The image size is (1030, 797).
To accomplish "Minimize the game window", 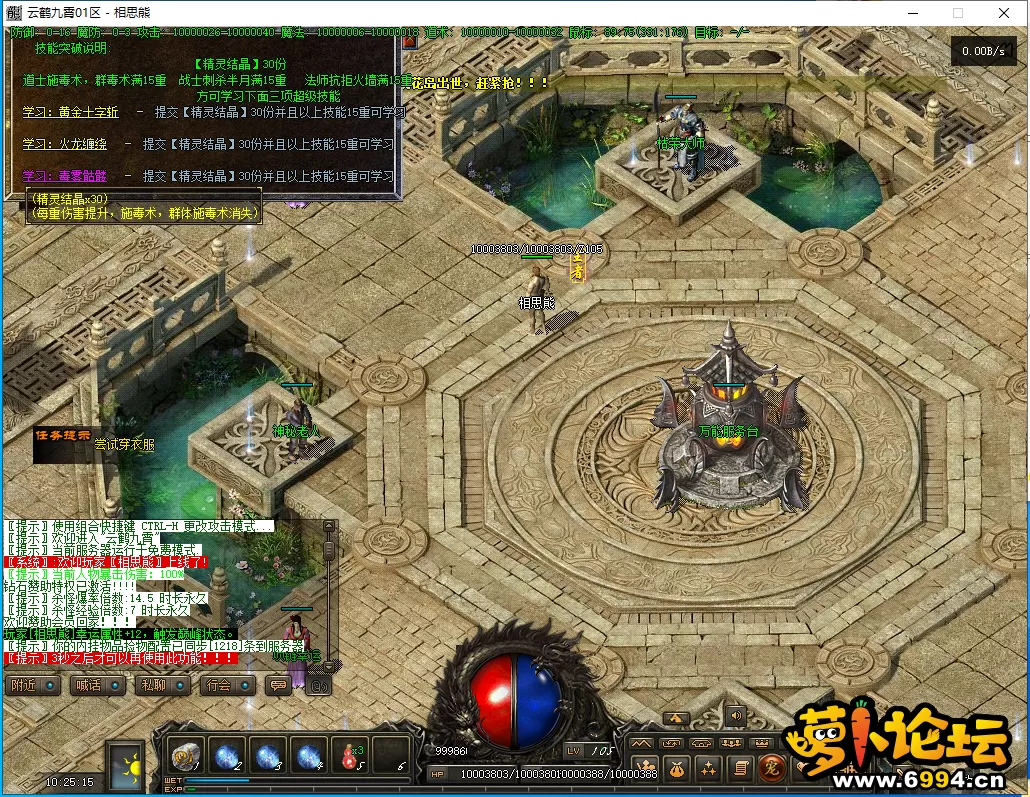I will click(911, 13).
